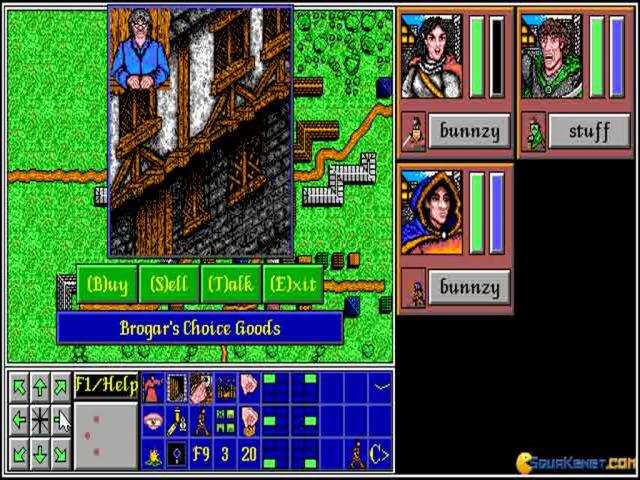This screenshot has width=640, height=480.
Task: Select the green-cloaked character portrait
Action: [x=551, y=57]
